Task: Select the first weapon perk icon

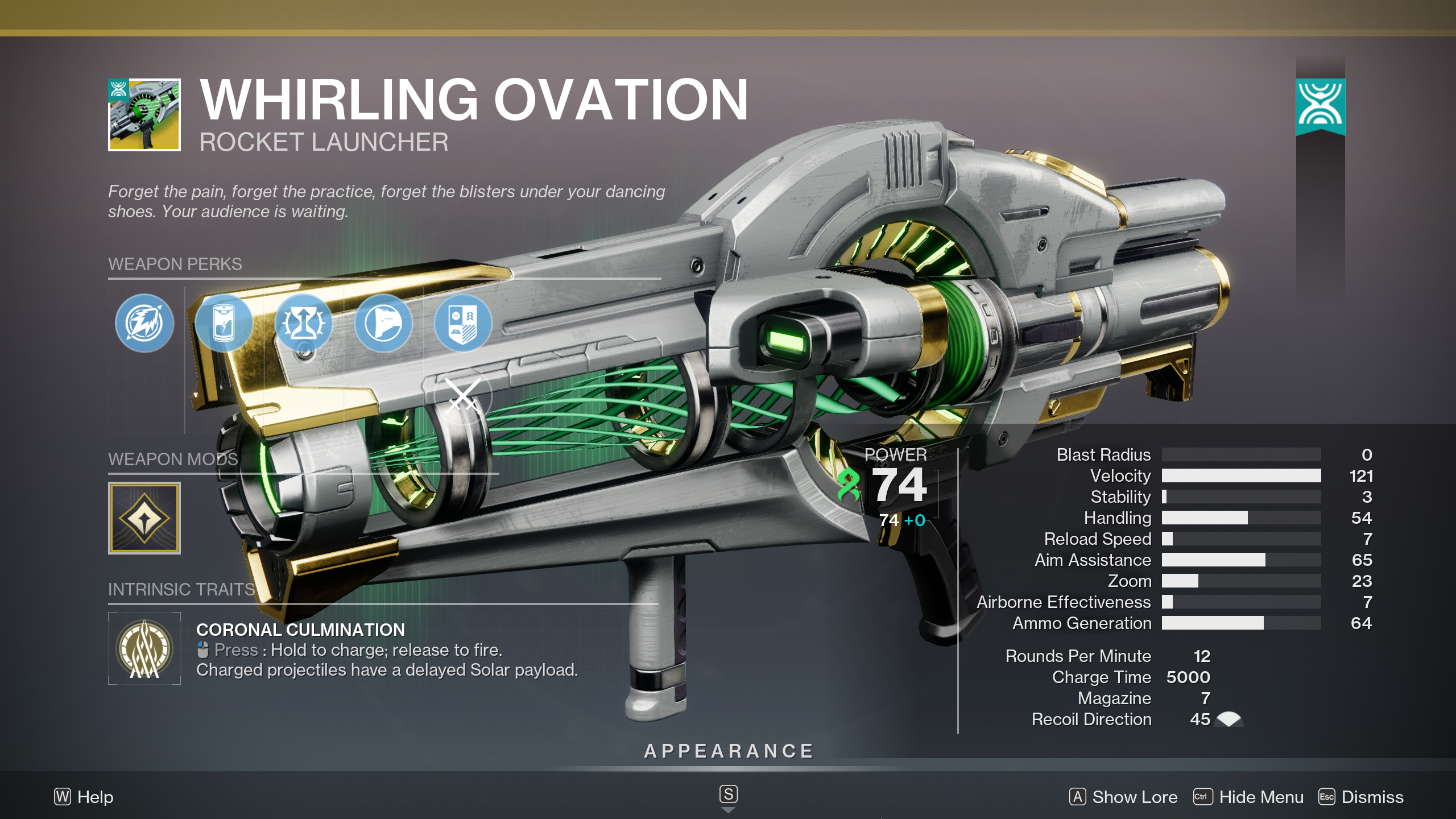Action: coord(144,322)
